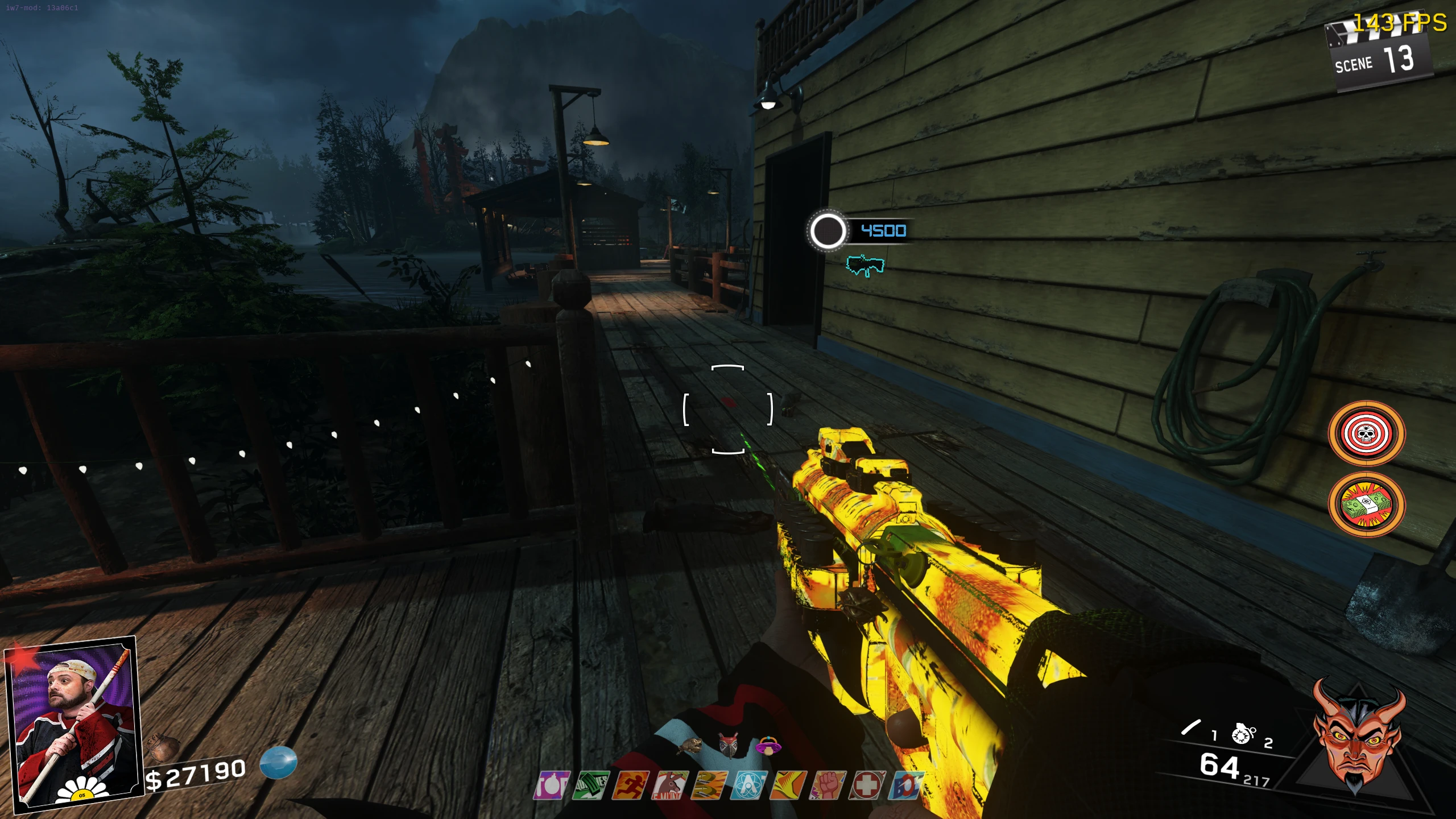The image size is (1456, 819).
Task: Select the red owl mask item icon
Action: click(x=729, y=746)
